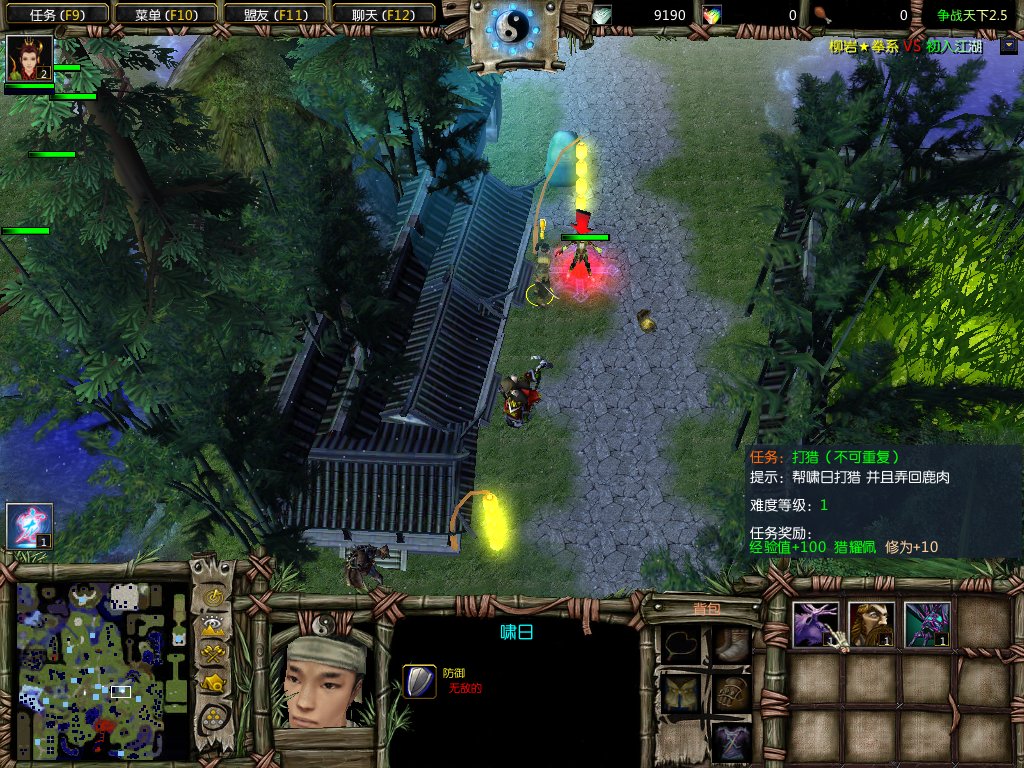
Task: Select the hero portrait icon at top-left
Action: [28, 59]
